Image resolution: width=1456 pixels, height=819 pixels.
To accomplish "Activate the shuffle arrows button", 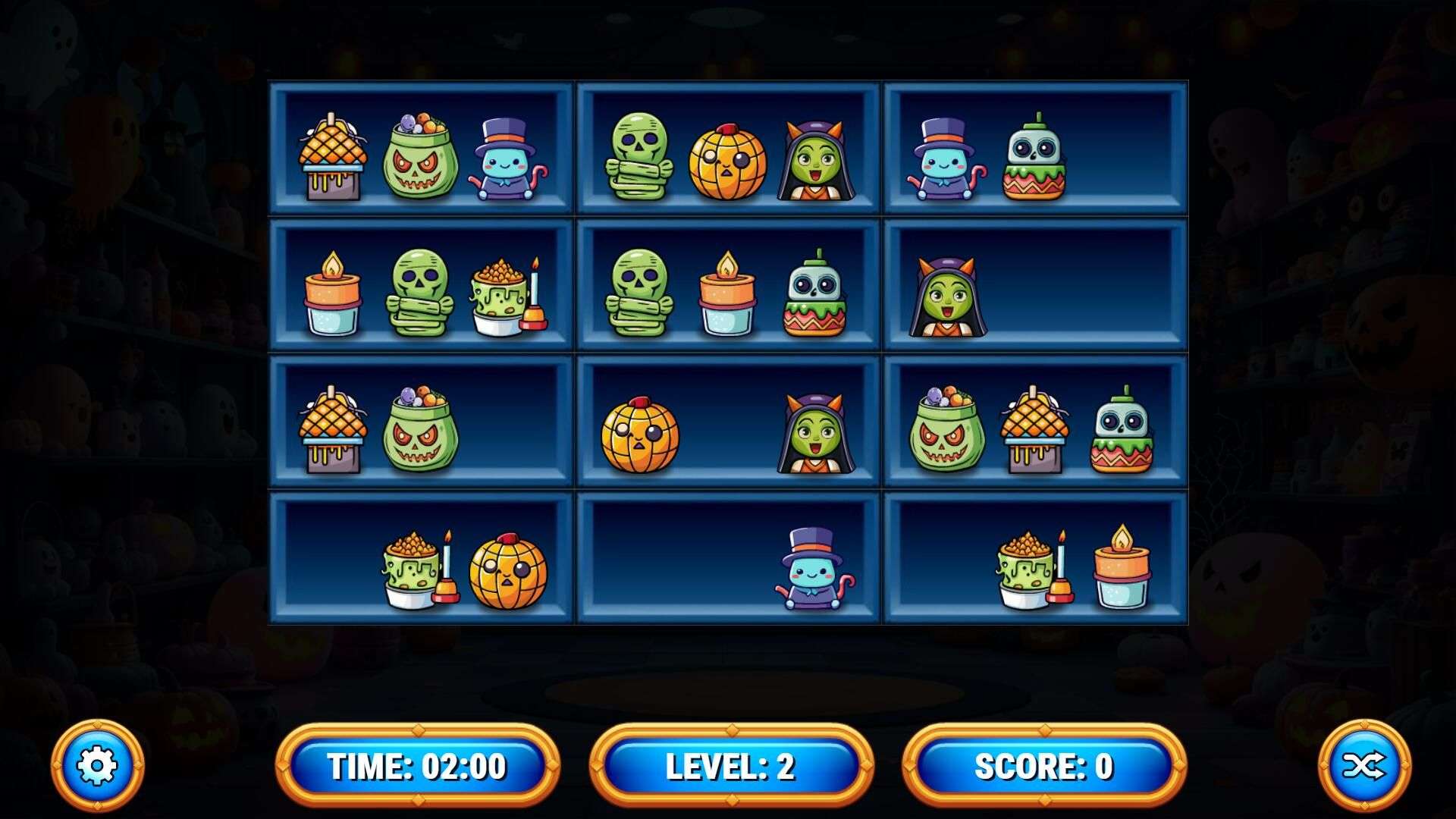I will tap(1363, 766).
